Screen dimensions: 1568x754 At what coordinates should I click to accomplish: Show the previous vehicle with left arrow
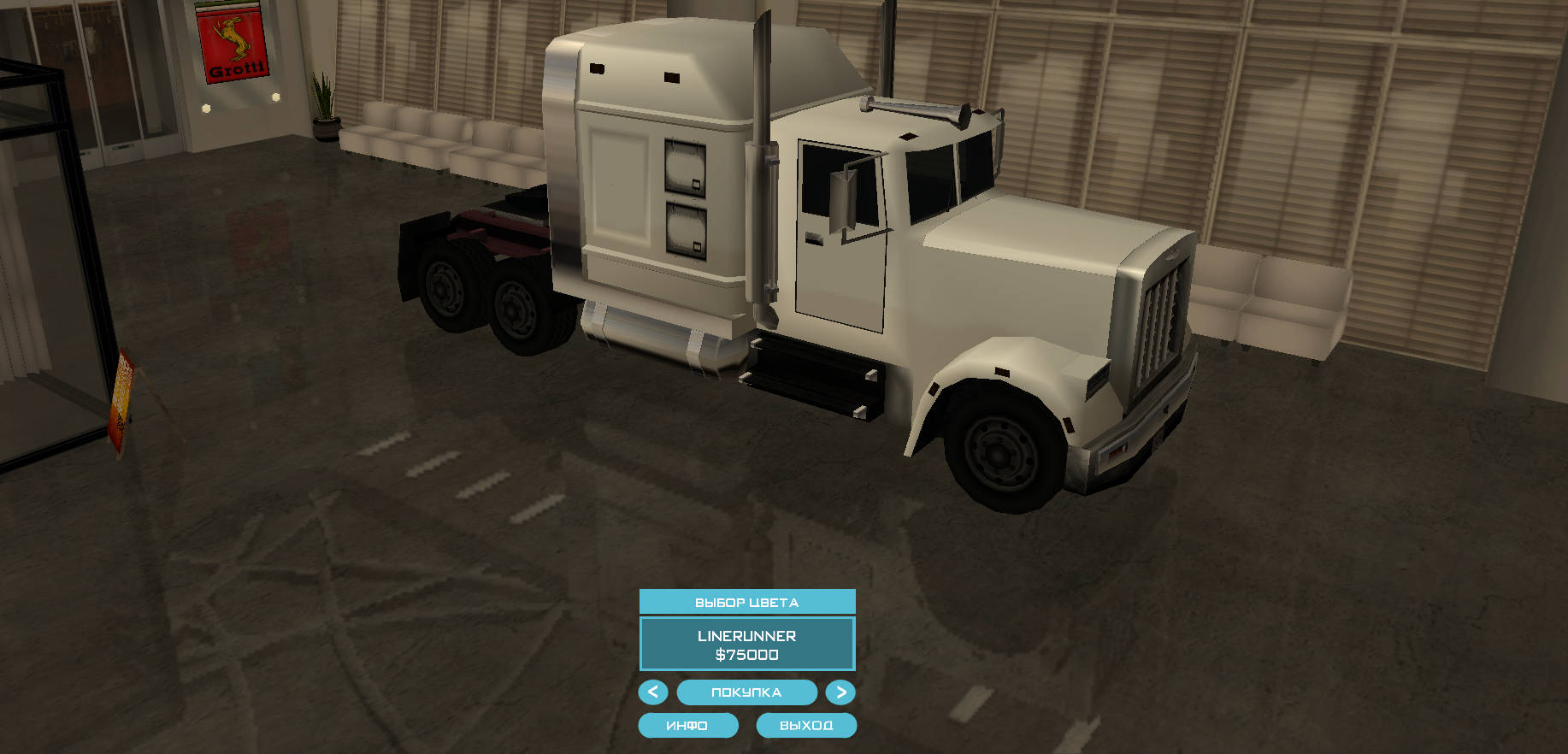(x=653, y=692)
